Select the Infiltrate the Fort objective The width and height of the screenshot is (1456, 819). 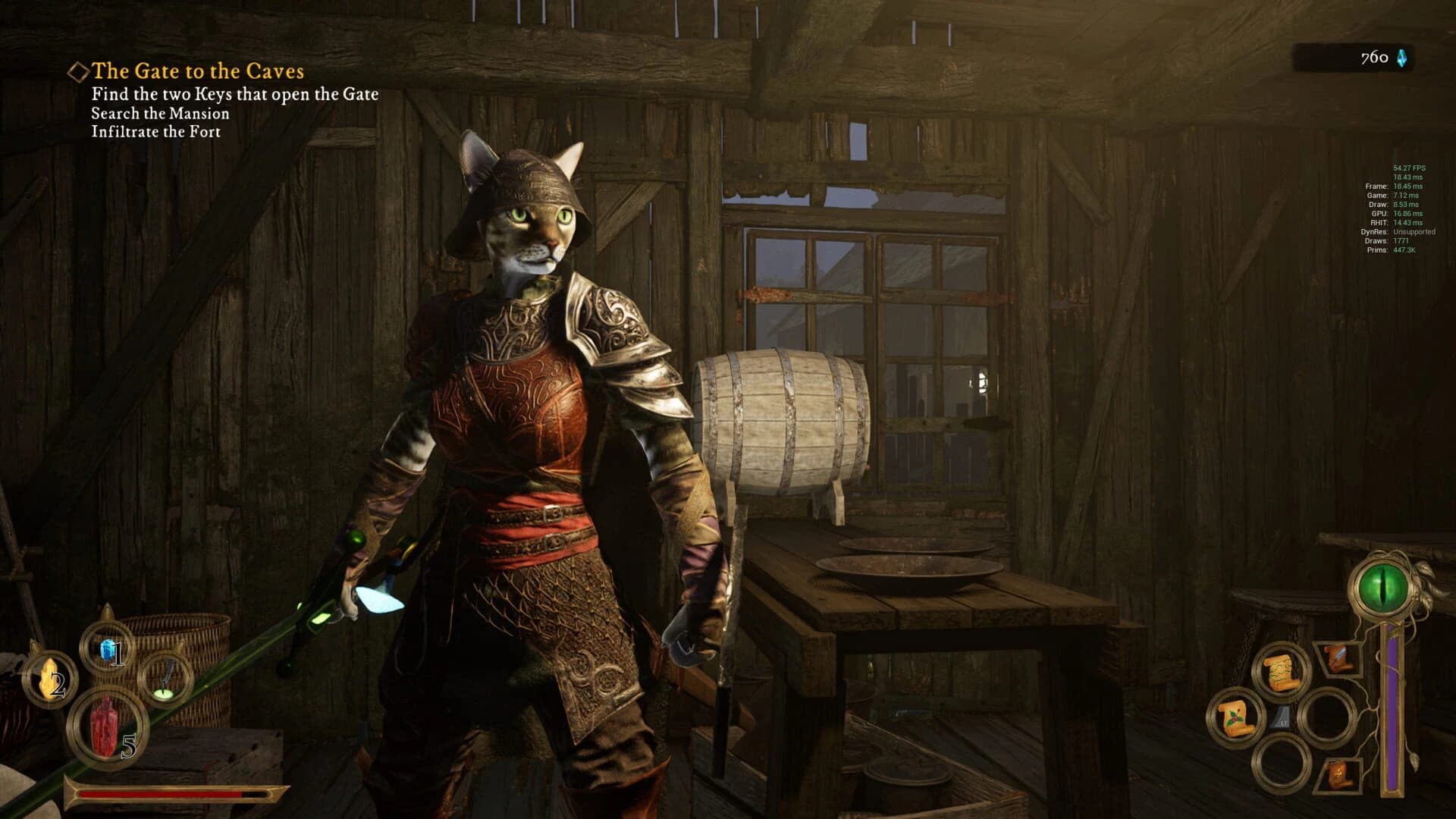click(155, 133)
